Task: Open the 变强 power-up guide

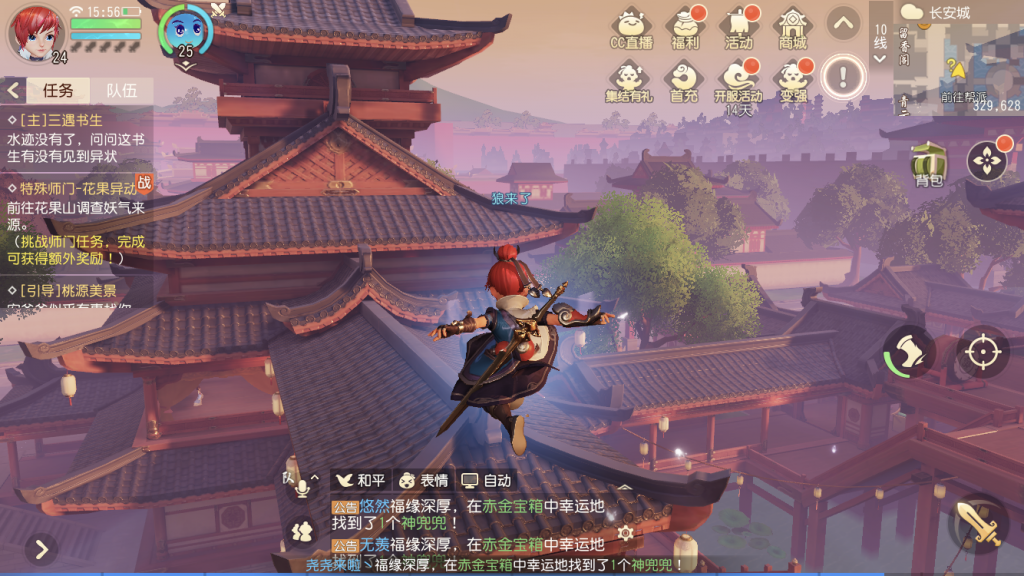Action: click(793, 80)
